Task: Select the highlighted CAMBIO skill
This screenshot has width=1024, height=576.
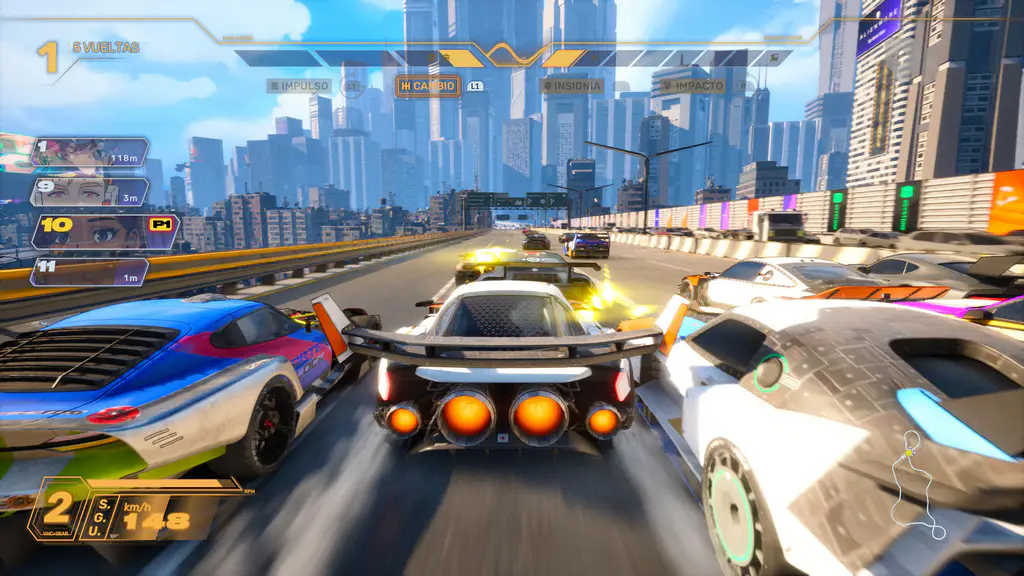Action: (428, 86)
